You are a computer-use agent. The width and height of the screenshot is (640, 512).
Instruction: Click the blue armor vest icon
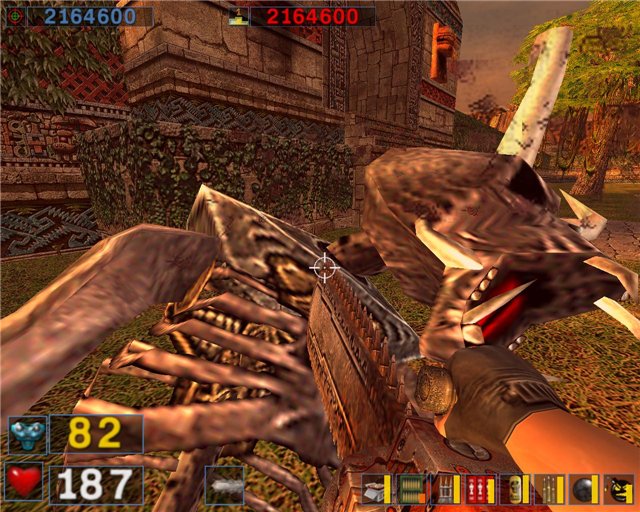point(26,434)
